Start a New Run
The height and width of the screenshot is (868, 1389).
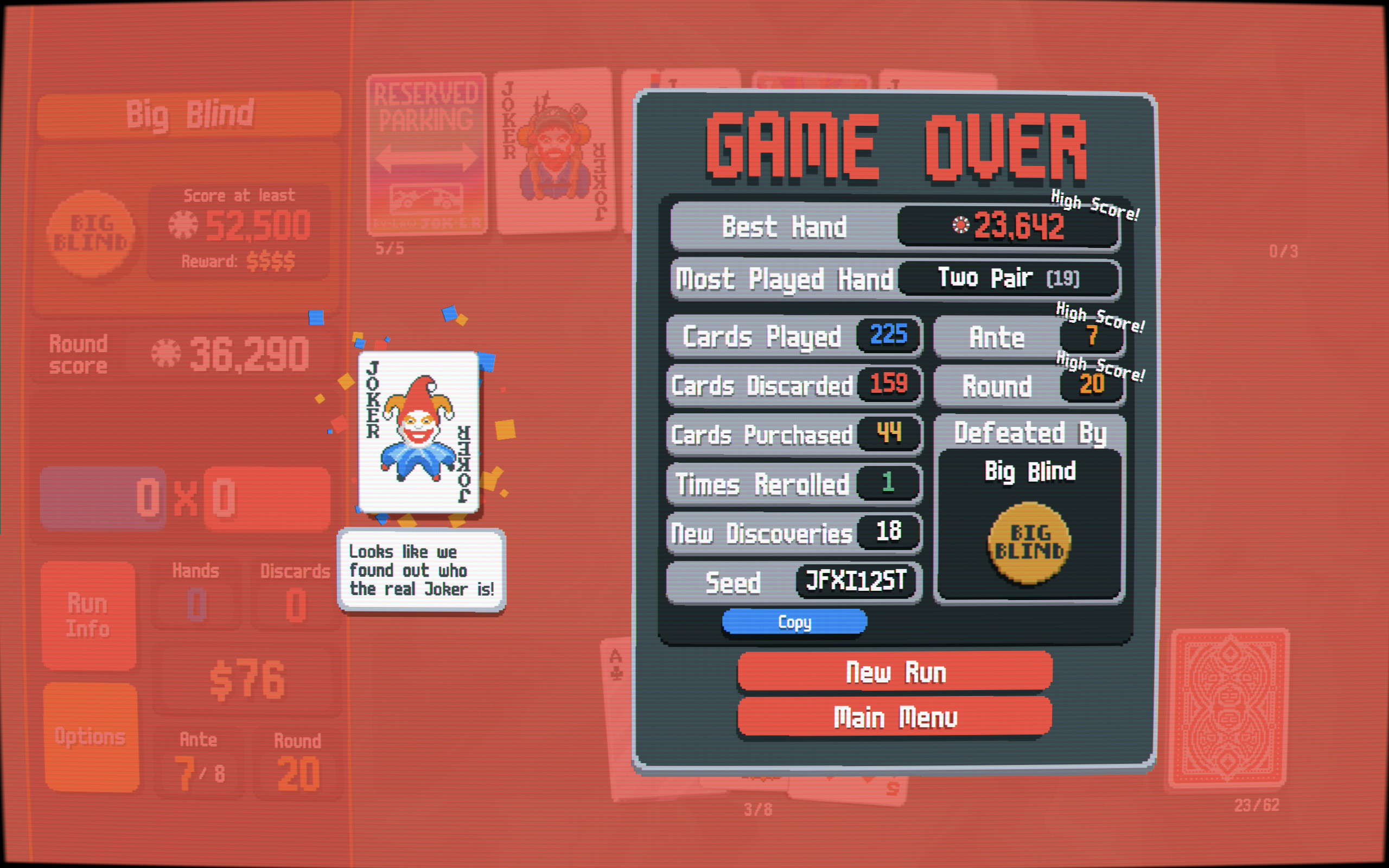click(x=895, y=671)
